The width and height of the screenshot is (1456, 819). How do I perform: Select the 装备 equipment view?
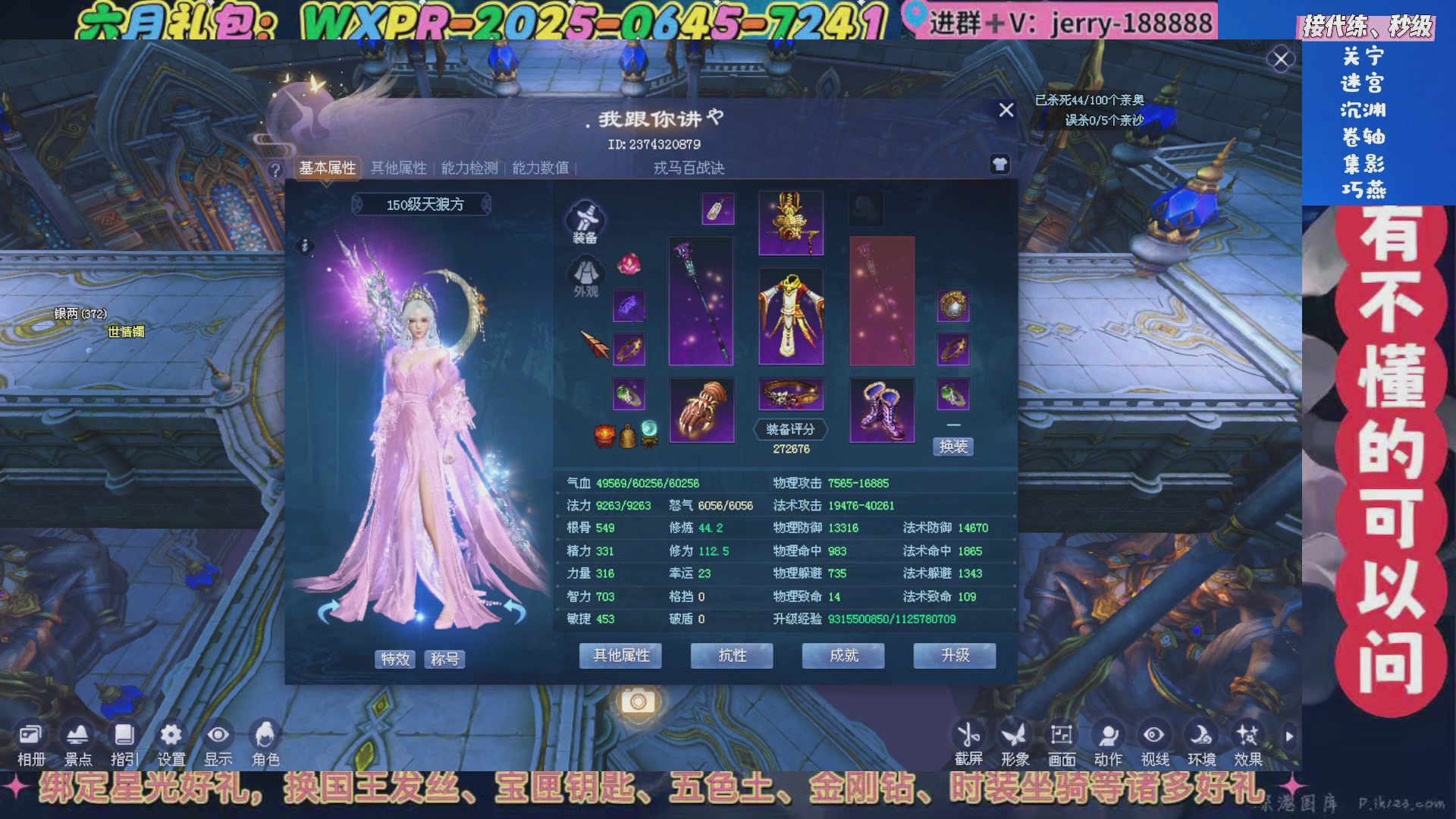pyautogui.click(x=584, y=220)
